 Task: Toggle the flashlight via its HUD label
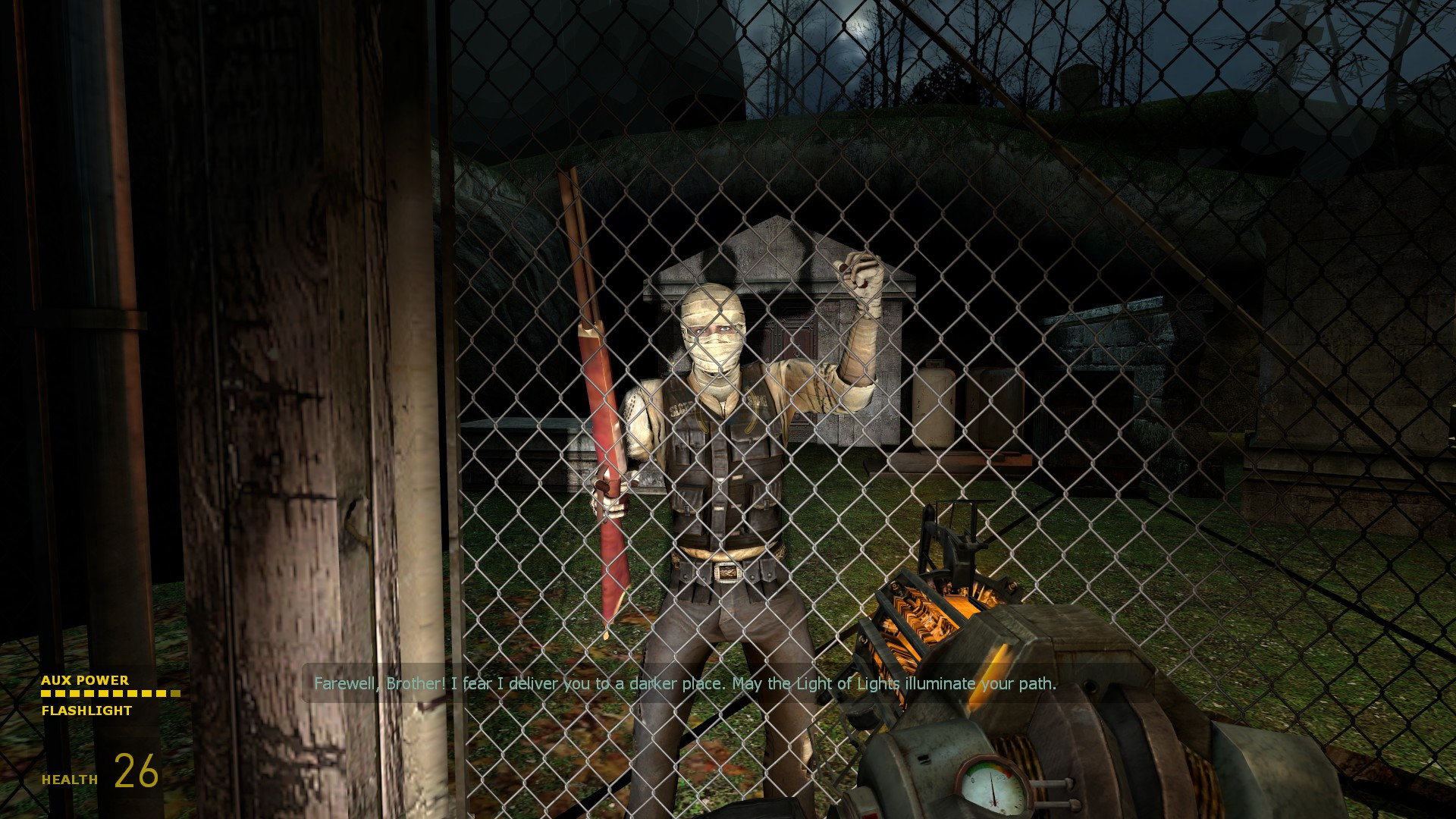(86, 711)
